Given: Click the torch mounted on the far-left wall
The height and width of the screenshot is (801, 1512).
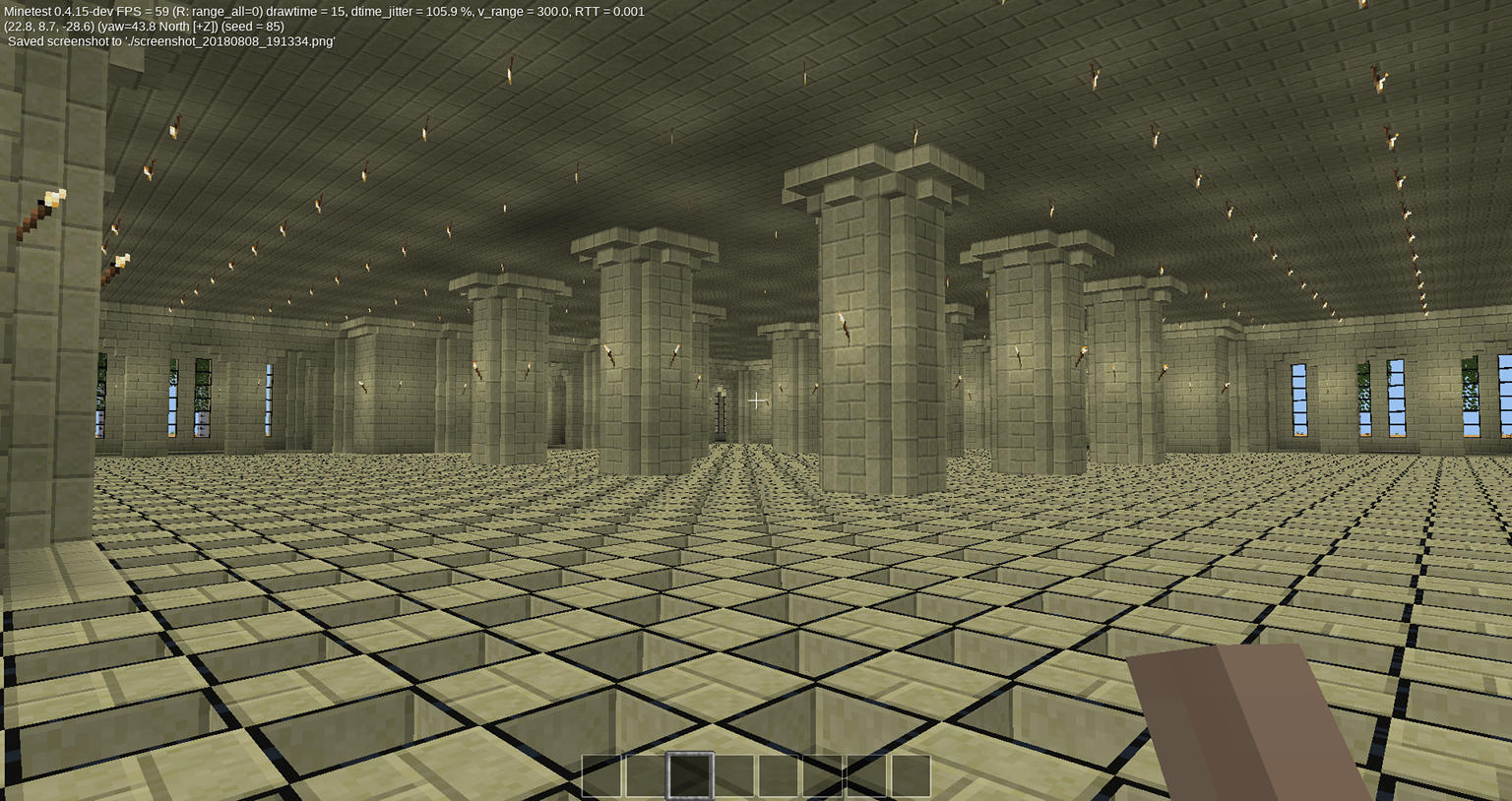Looking at the screenshot, I should [47, 202].
